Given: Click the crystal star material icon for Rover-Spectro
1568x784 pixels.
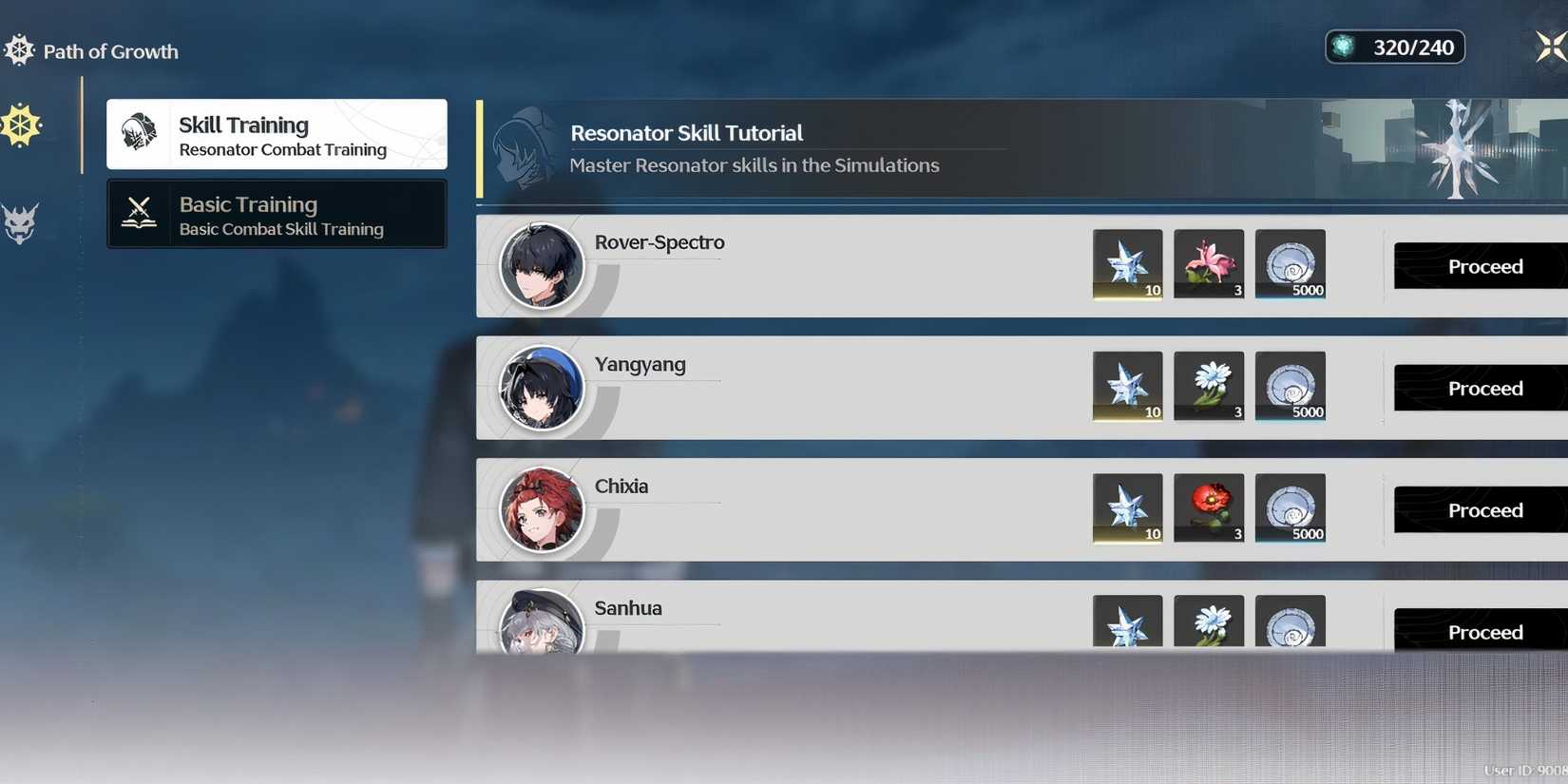Looking at the screenshot, I should (x=1127, y=264).
